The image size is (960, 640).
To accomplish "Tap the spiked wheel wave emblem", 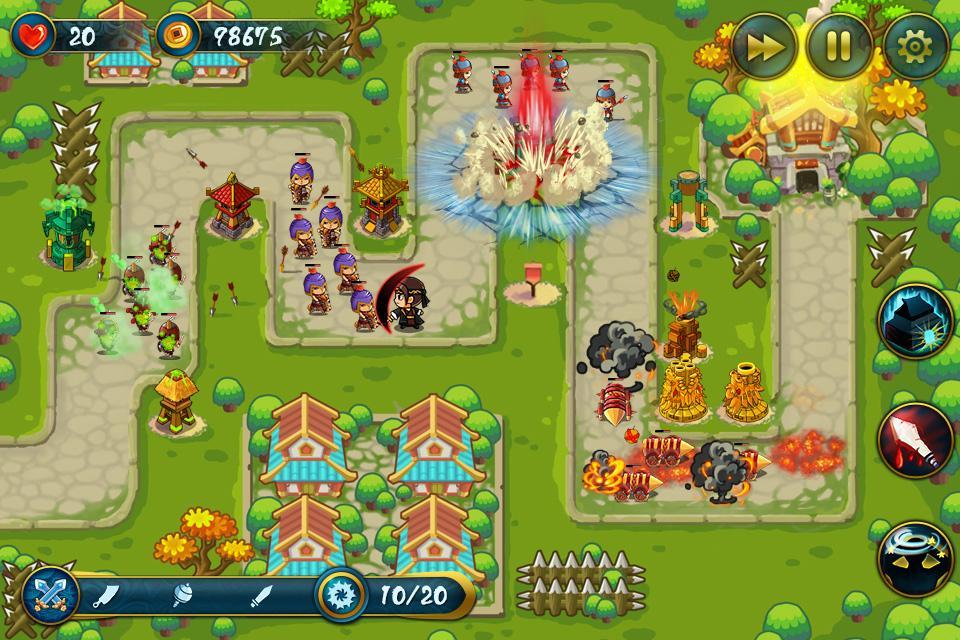I will (342, 597).
